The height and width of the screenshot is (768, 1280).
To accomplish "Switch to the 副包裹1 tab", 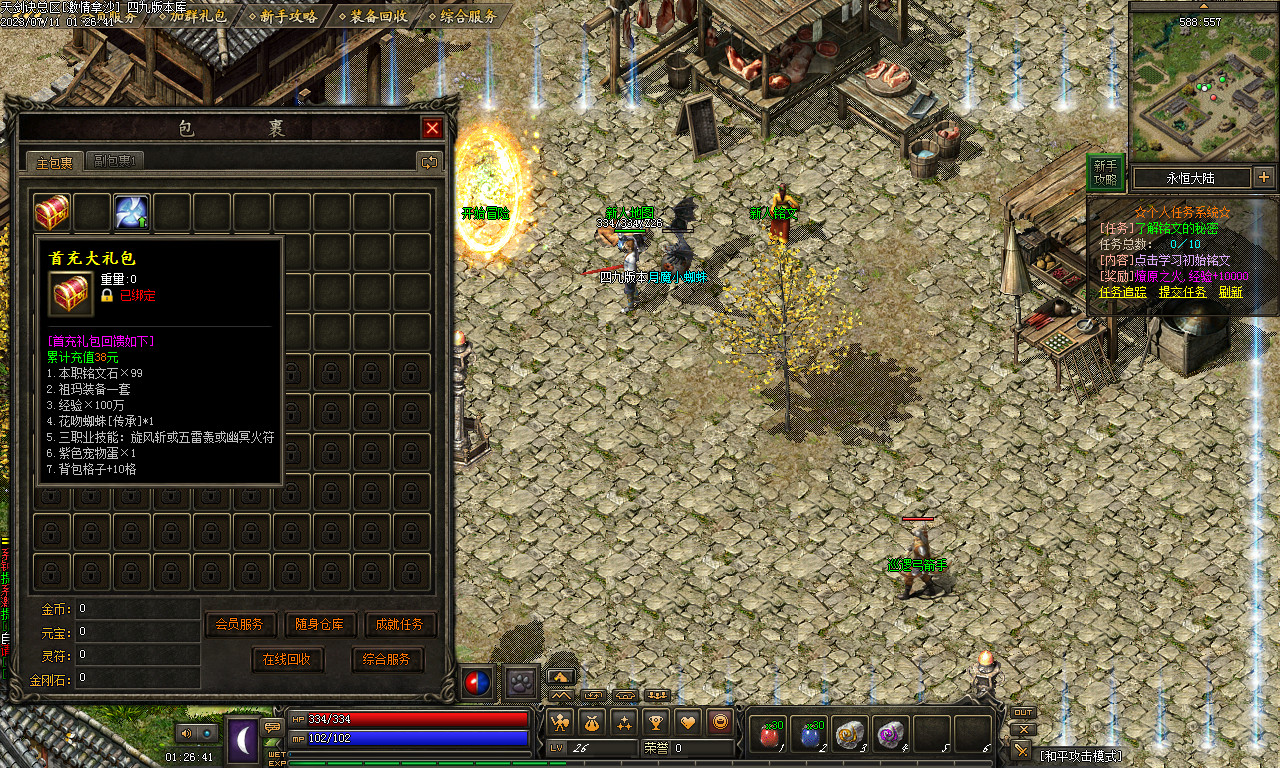I will pos(116,161).
